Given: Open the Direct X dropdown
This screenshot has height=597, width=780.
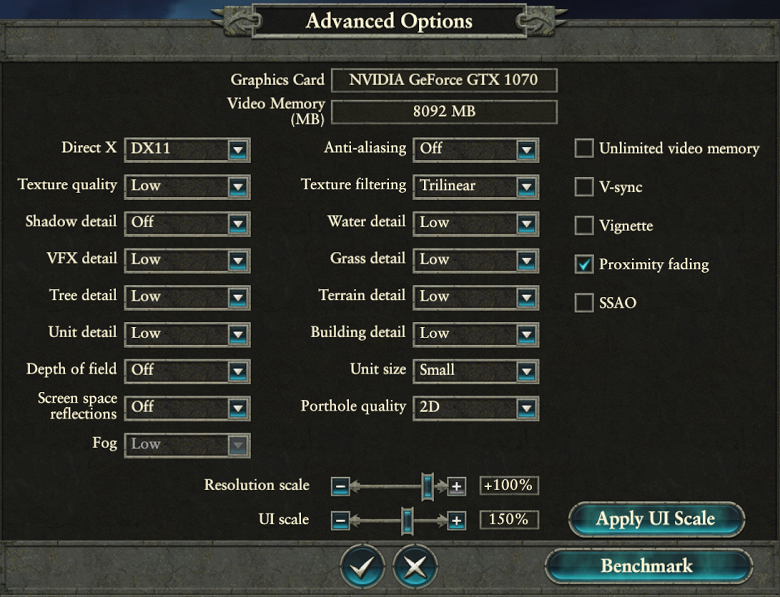Looking at the screenshot, I should click(186, 149).
